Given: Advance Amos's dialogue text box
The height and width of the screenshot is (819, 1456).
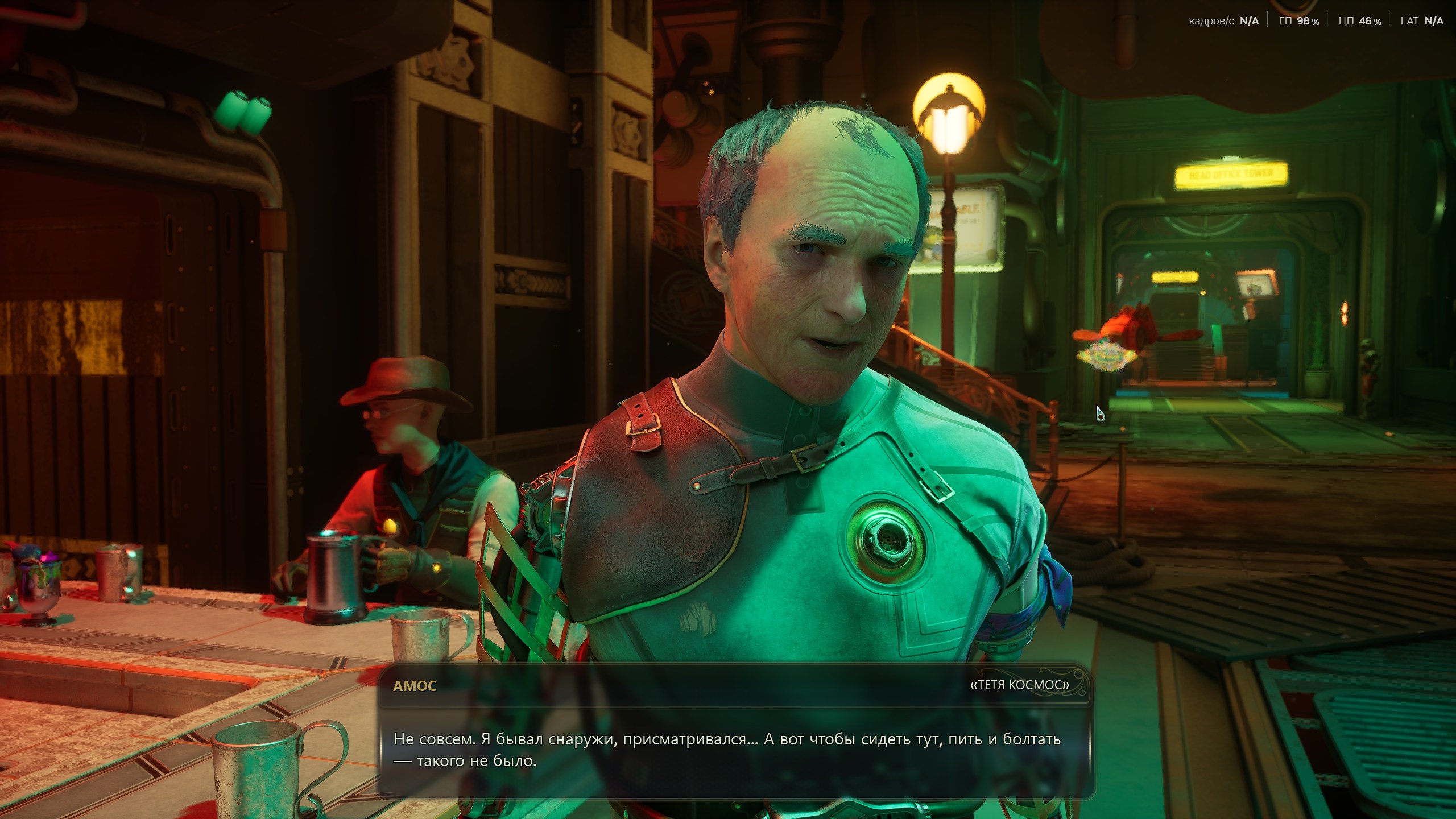Looking at the screenshot, I should [734, 750].
